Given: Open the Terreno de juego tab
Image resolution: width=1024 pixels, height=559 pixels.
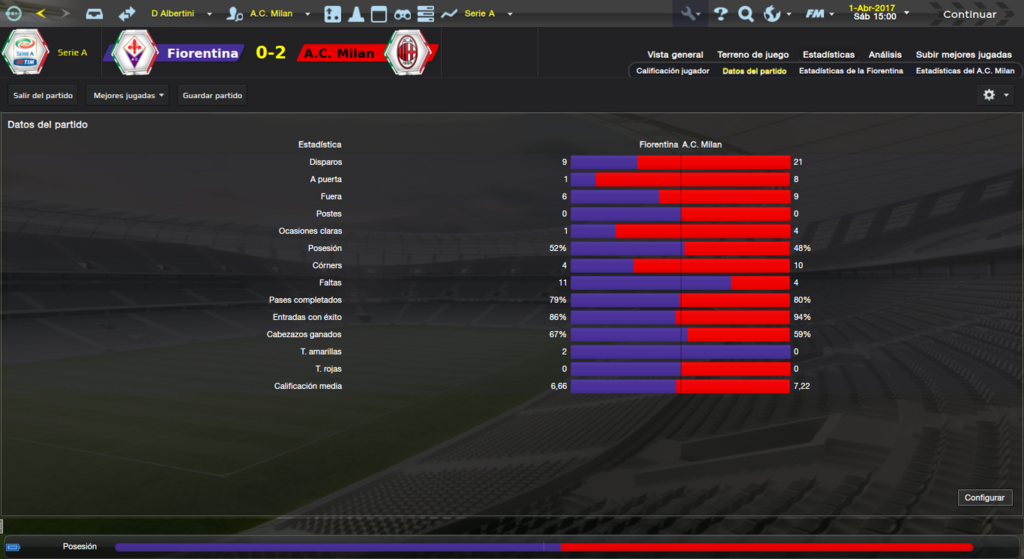Looking at the screenshot, I should point(753,55).
